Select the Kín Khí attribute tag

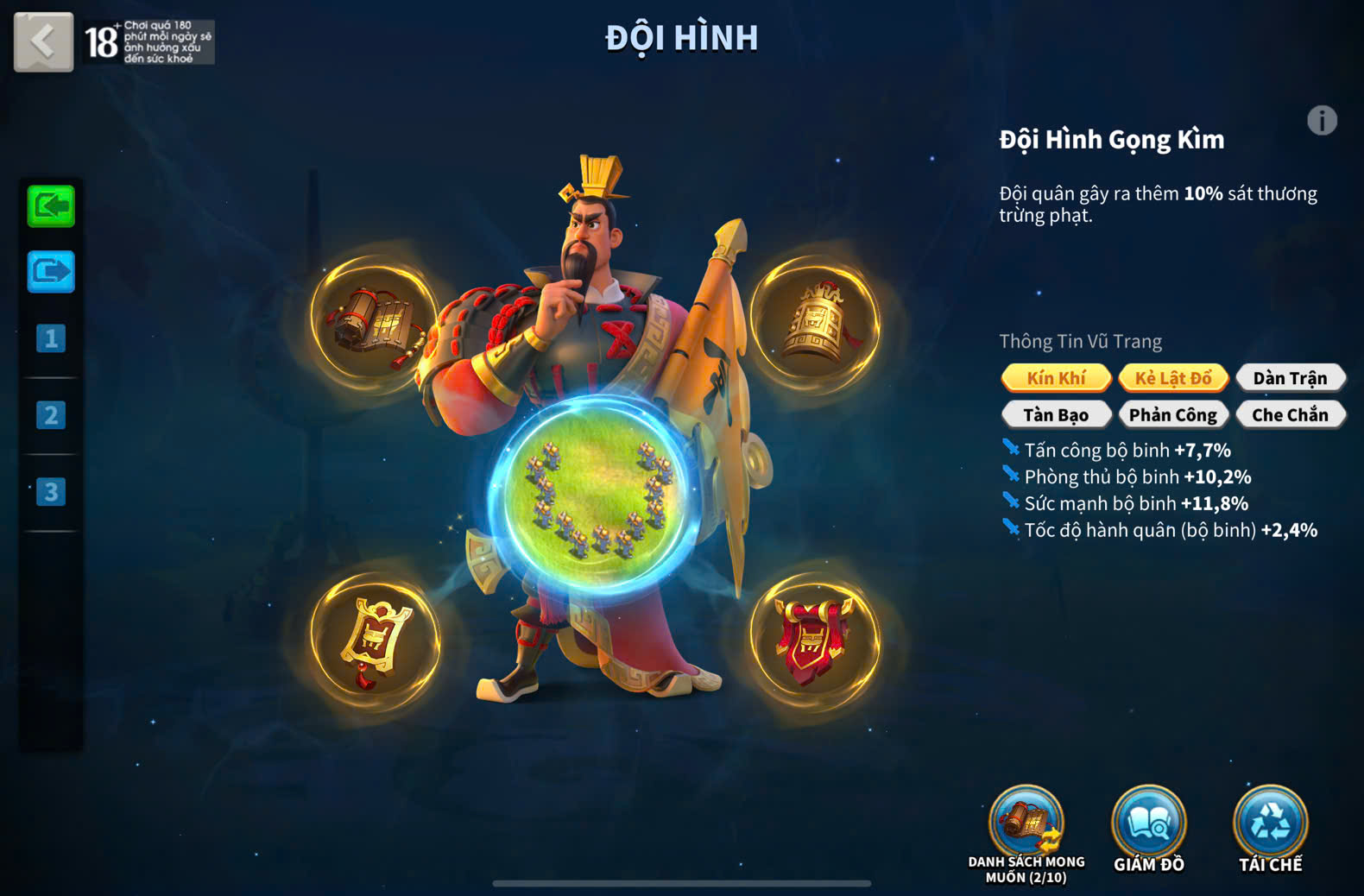(x=1056, y=378)
